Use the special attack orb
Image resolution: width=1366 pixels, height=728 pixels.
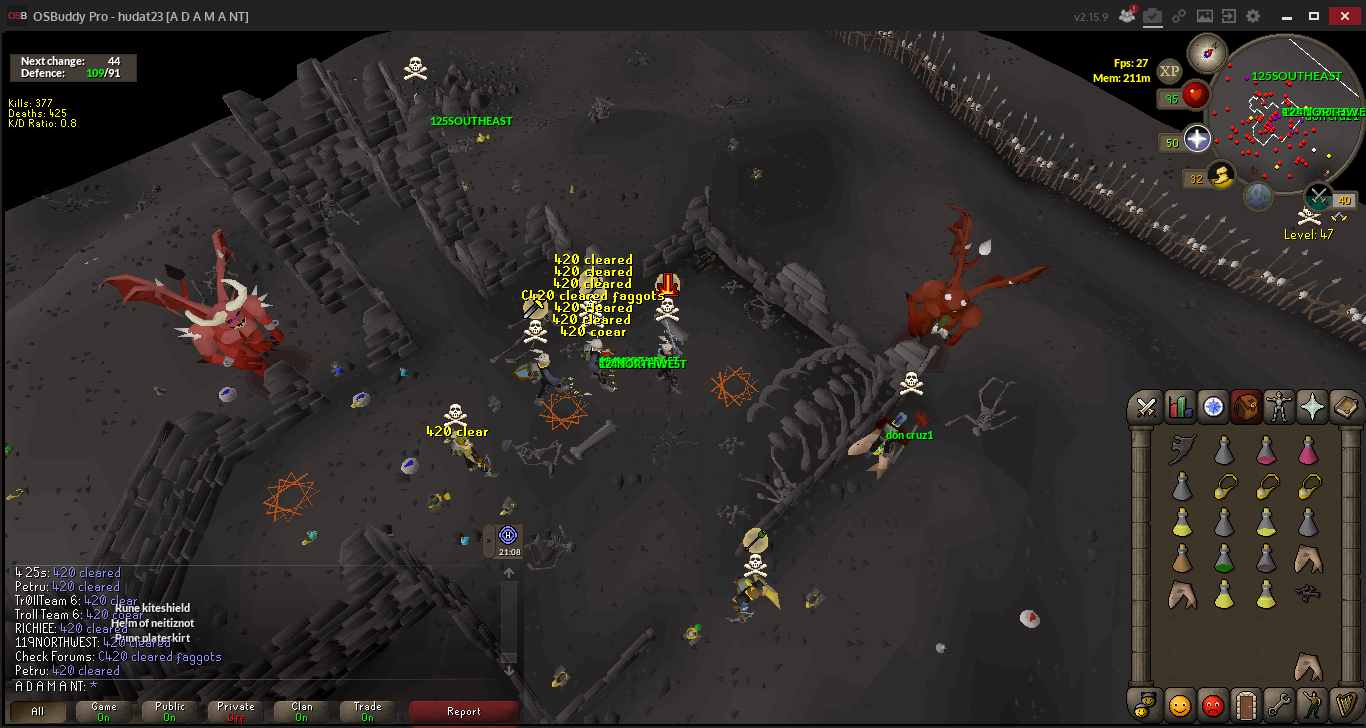tap(1319, 195)
